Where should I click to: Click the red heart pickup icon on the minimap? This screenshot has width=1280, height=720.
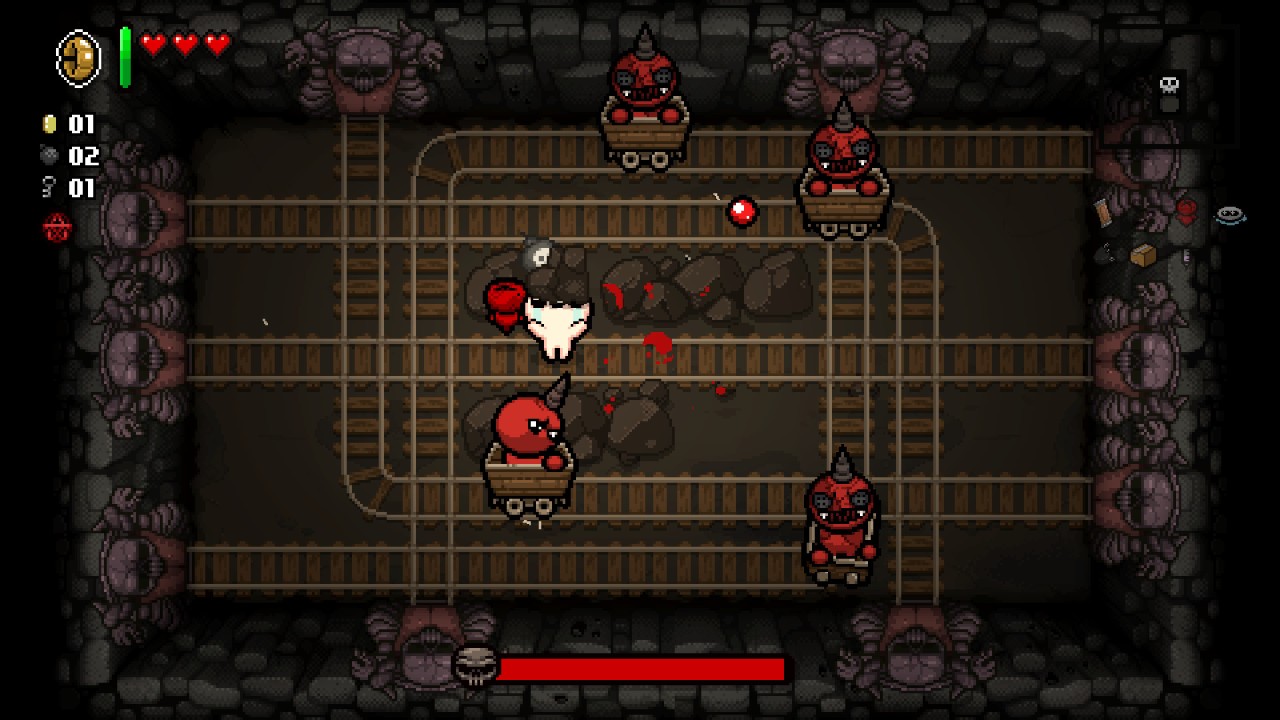tap(1186, 211)
